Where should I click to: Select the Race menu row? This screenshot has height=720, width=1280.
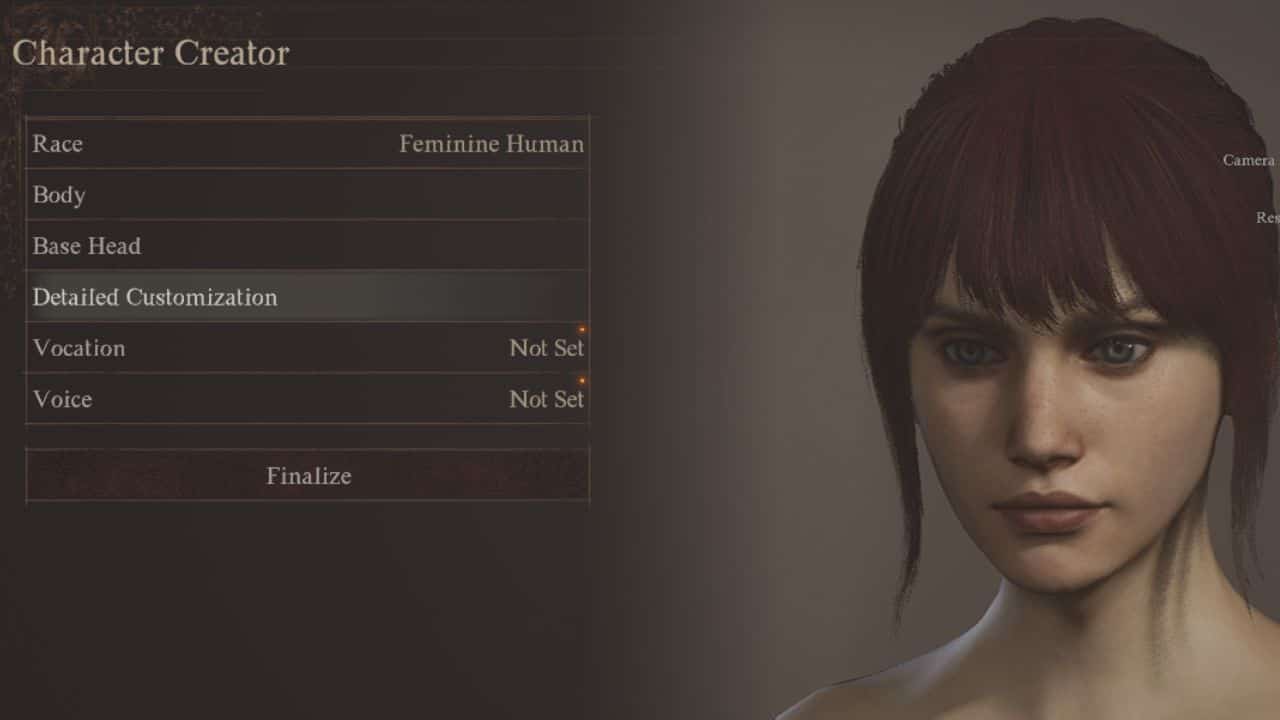click(x=307, y=144)
